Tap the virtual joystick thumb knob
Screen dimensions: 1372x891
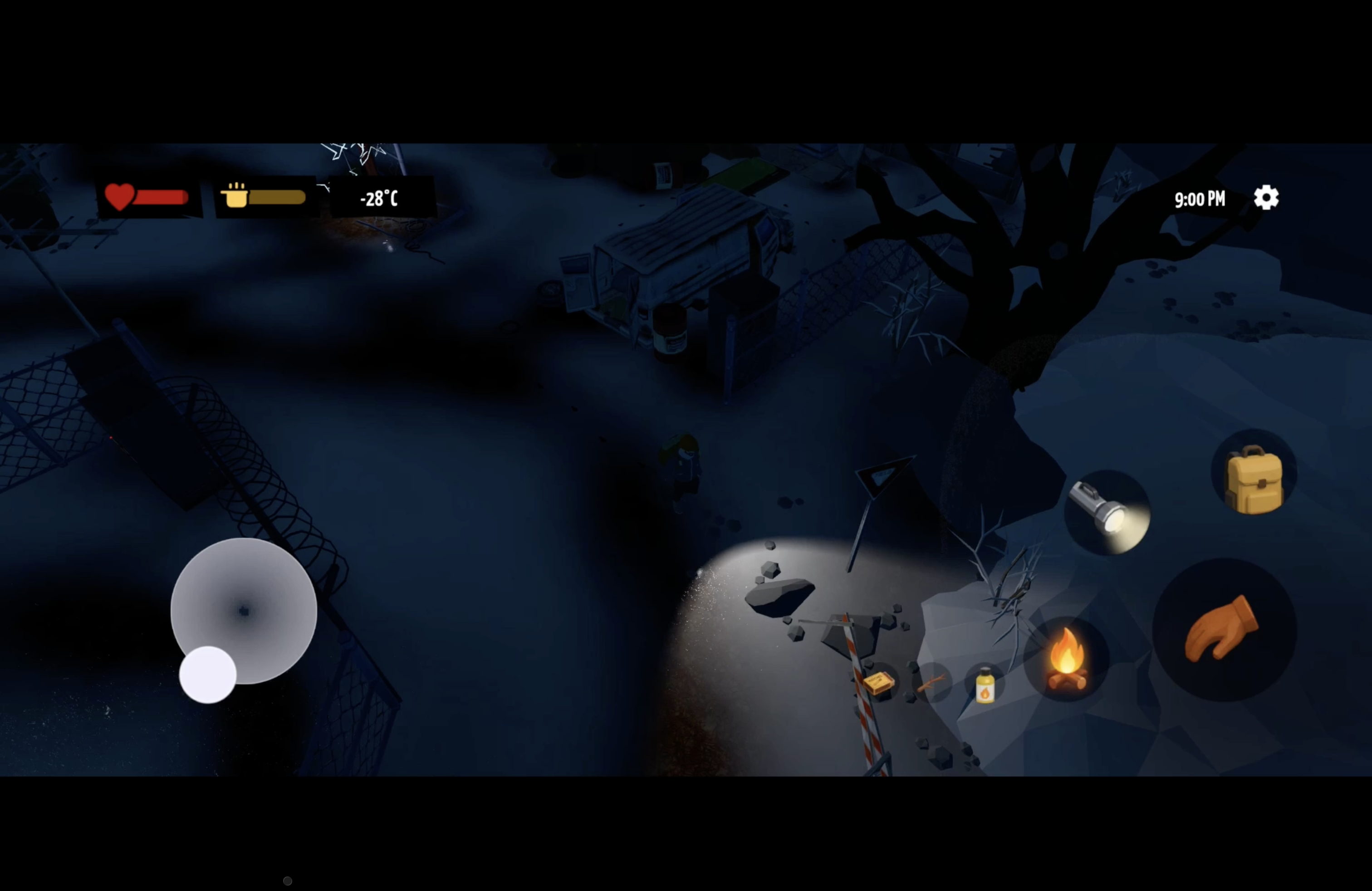click(207, 674)
